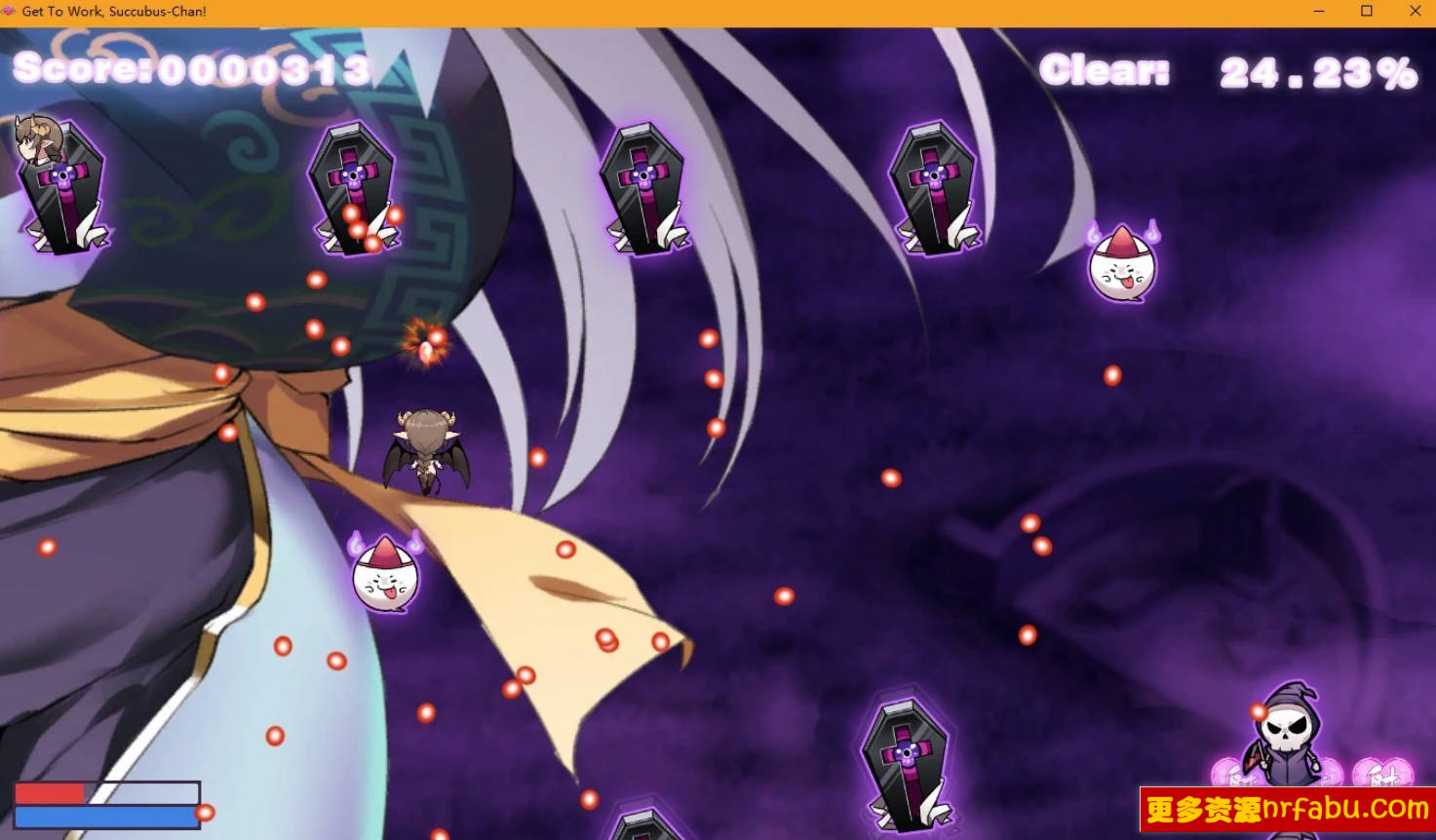Click the window title Get To Work, Succubus-Chan!
The image size is (1436, 840).
115,11
